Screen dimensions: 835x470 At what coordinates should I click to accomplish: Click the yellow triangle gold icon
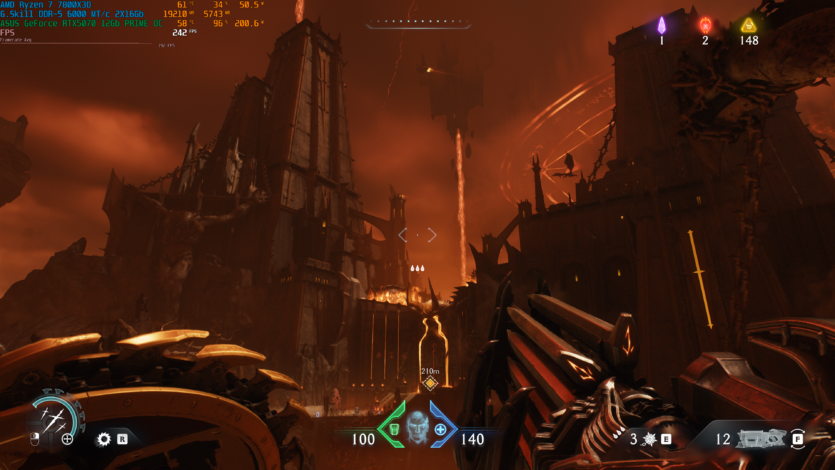pos(749,25)
